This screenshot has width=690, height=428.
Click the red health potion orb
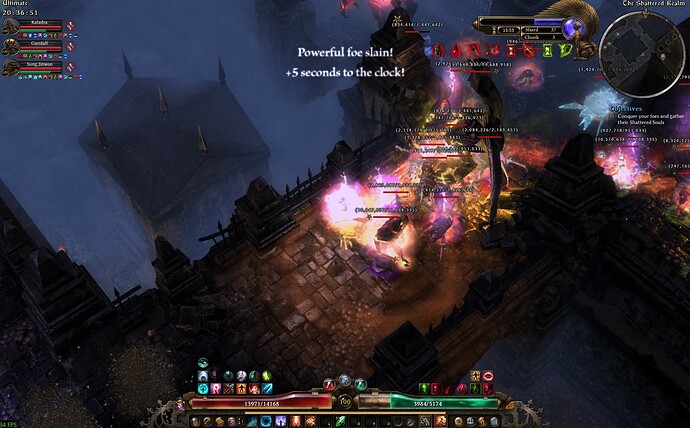(328, 383)
